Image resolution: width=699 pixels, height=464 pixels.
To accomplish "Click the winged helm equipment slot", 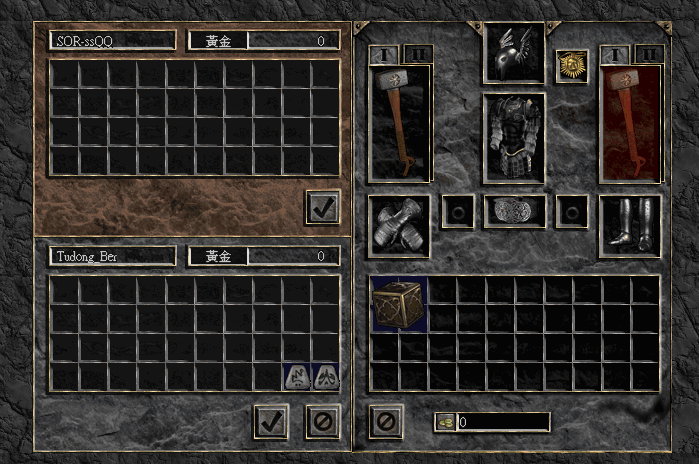I will (x=514, y=54).
